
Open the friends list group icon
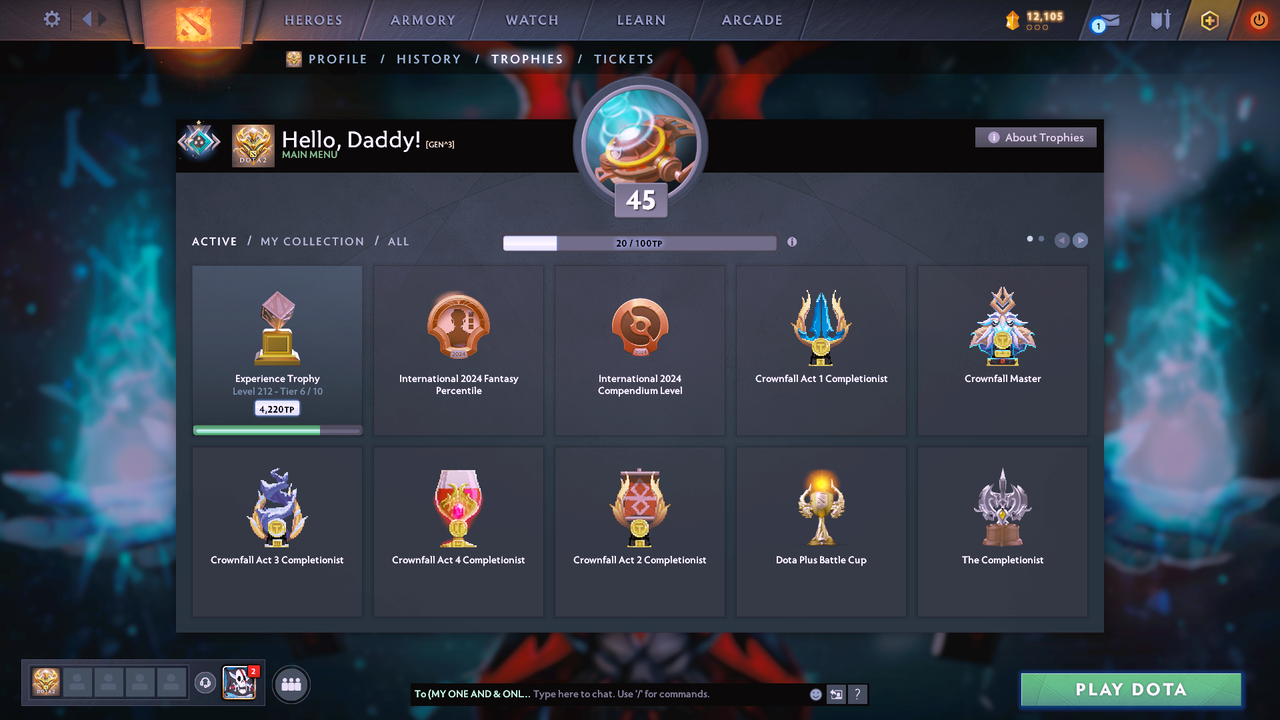(x=289, y=684)
